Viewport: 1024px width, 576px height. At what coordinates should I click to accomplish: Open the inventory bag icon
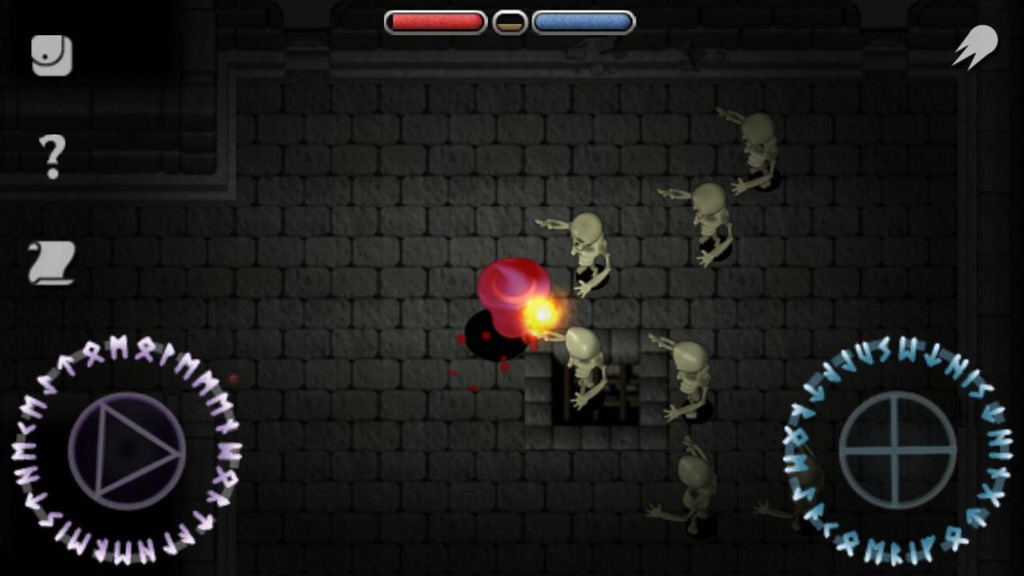coord(52,56)
